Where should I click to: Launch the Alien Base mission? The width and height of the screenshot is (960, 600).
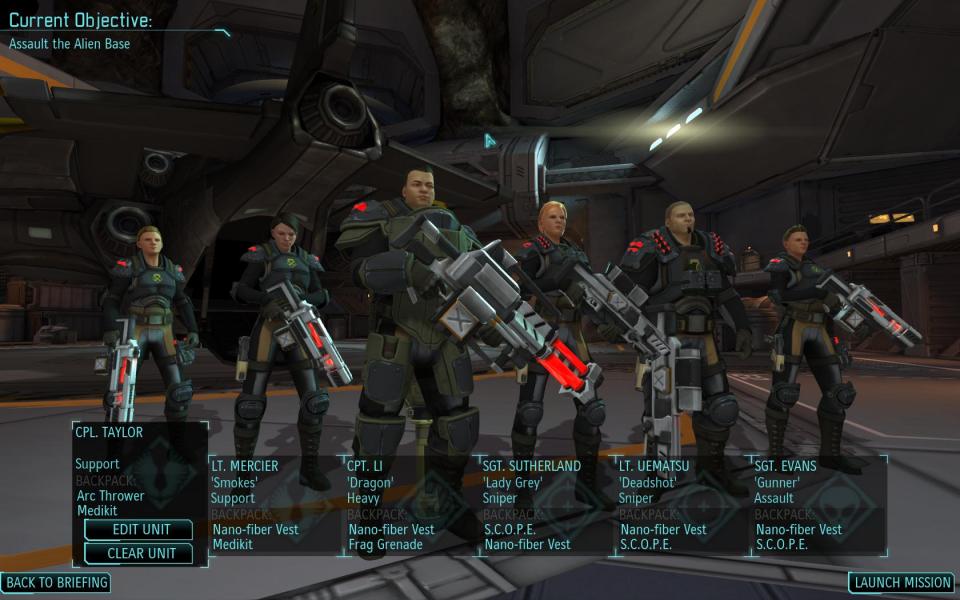(x=901, y=582)
